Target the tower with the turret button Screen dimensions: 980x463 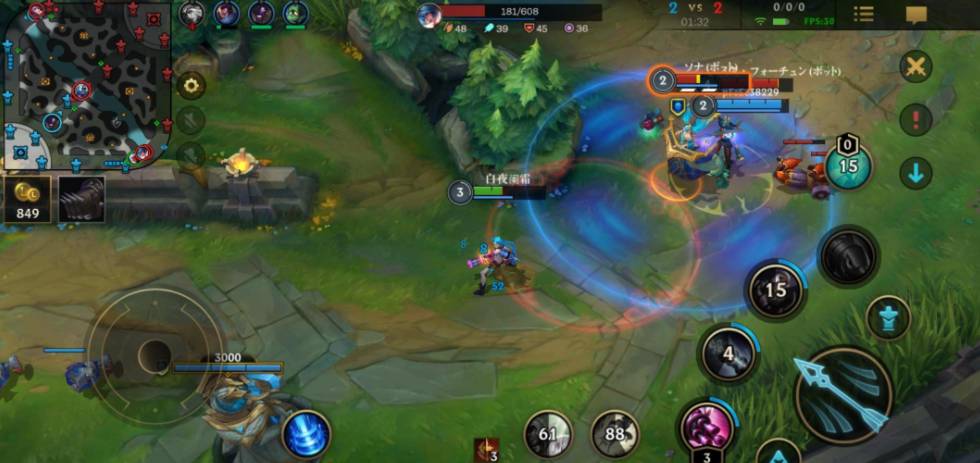coord(887,318)
